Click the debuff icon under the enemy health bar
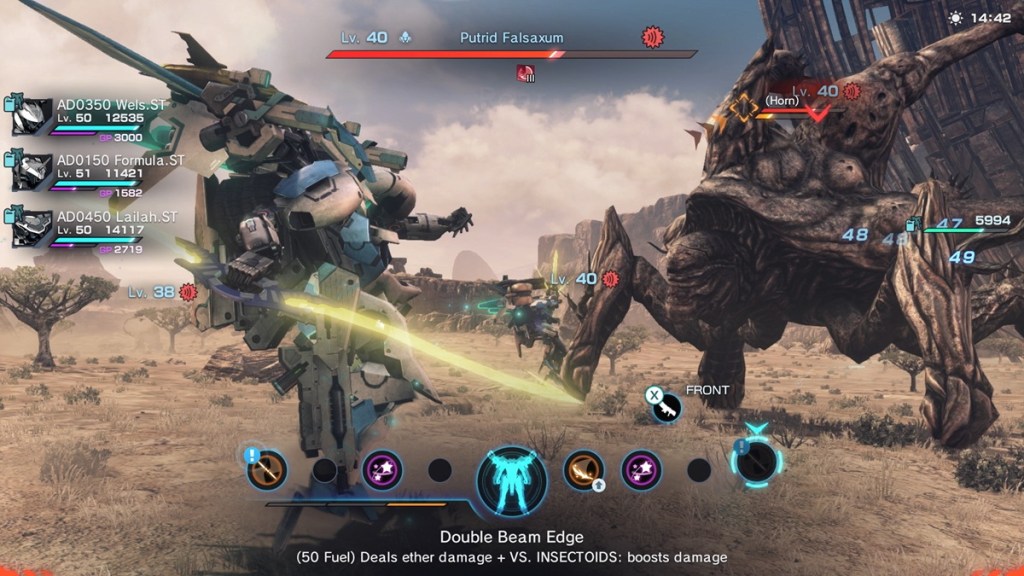The height and width of the screenshot is (576, 1024). point(525,72)
